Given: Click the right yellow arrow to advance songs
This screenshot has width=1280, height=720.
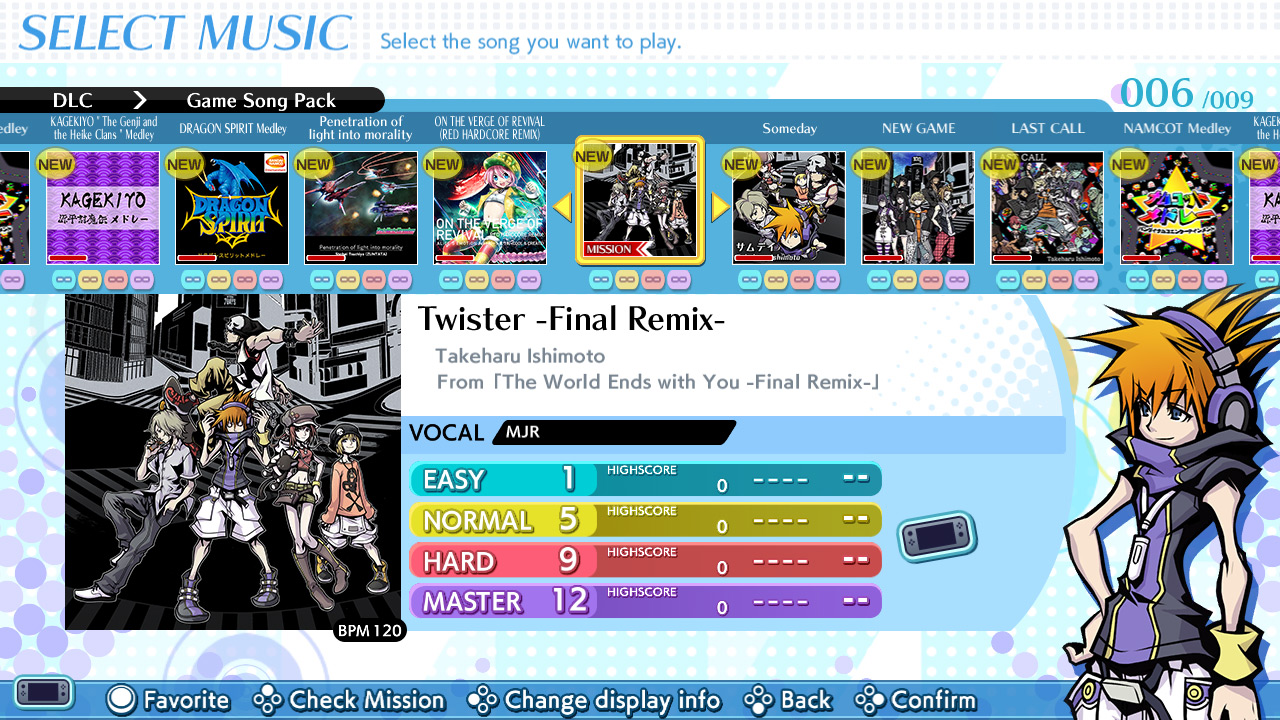Looking at the screenshot, I should [718, 207].
